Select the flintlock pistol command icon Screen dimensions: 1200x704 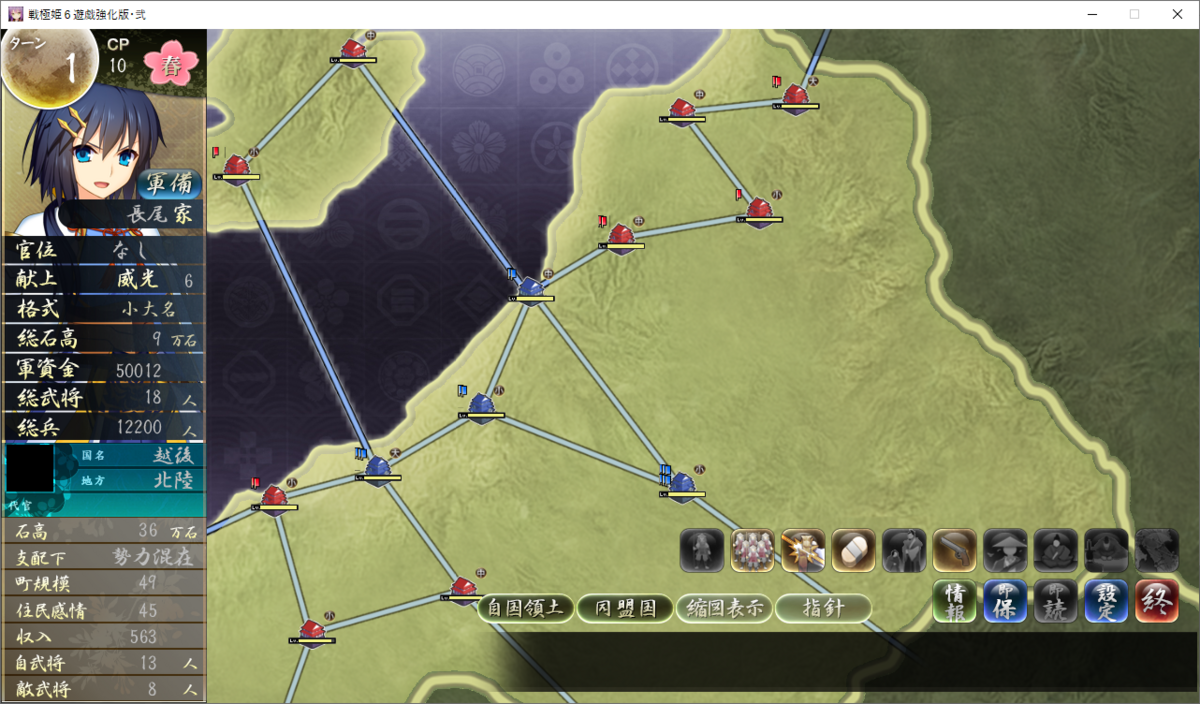954,550
